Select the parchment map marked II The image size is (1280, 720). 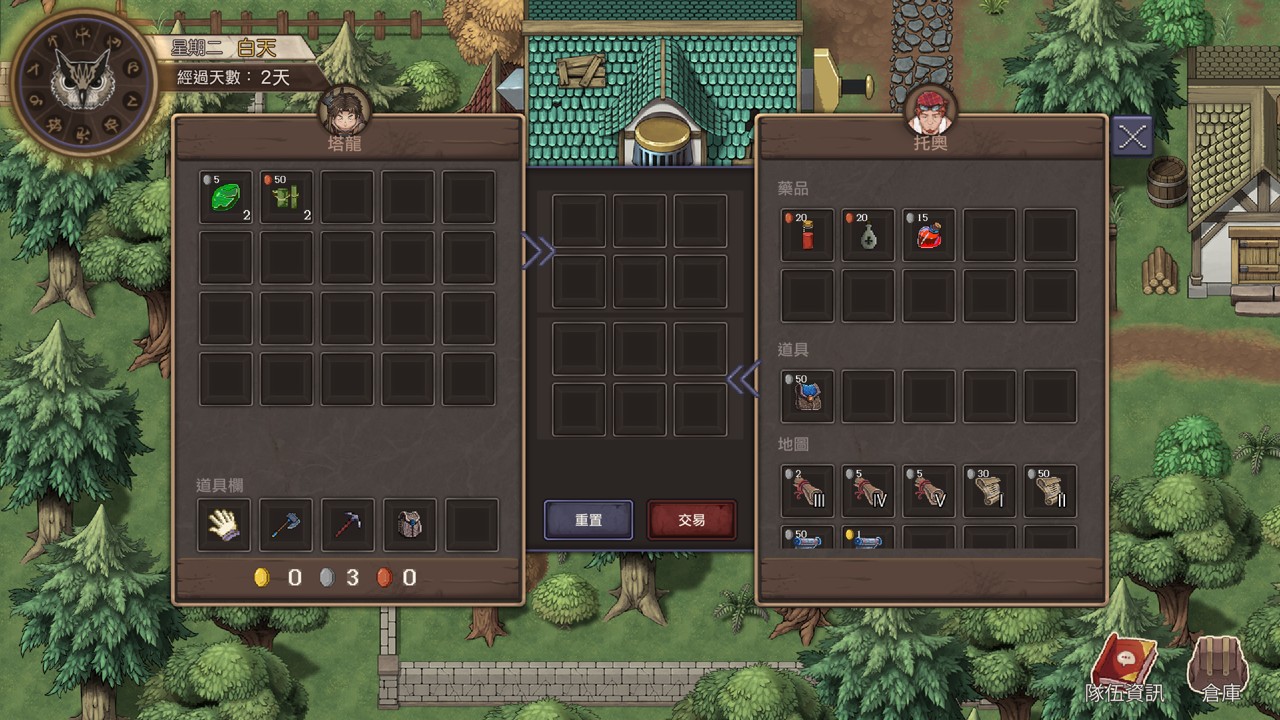point(1051,491)
